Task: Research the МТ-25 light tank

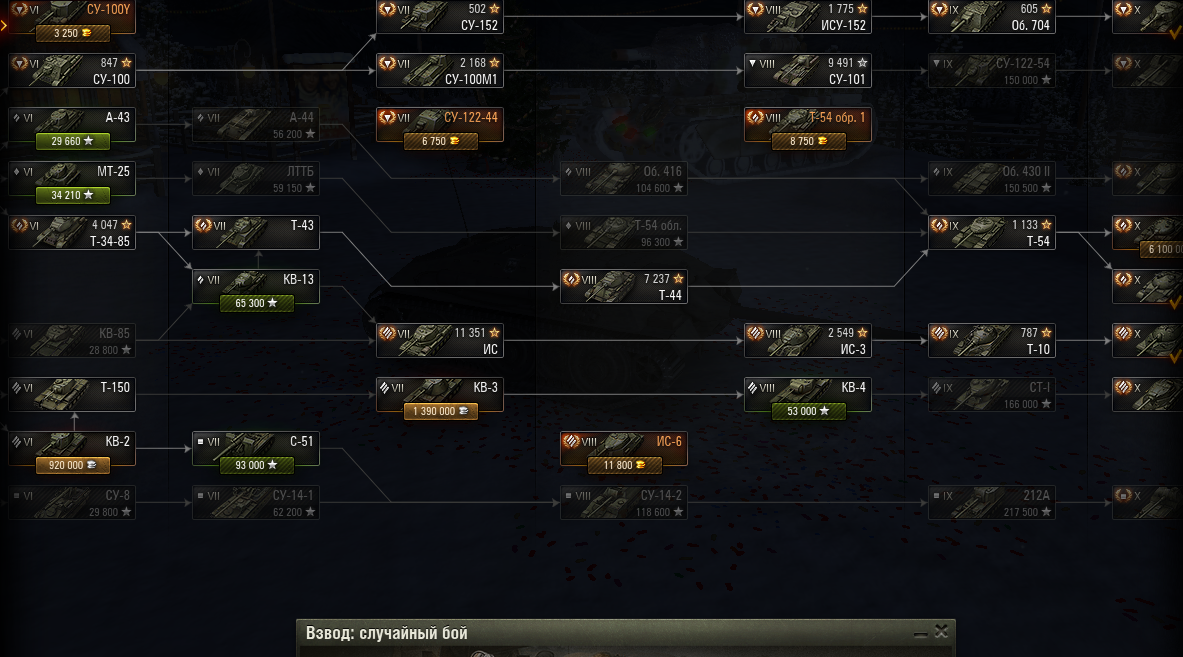Action: click(x=72, y=195)
